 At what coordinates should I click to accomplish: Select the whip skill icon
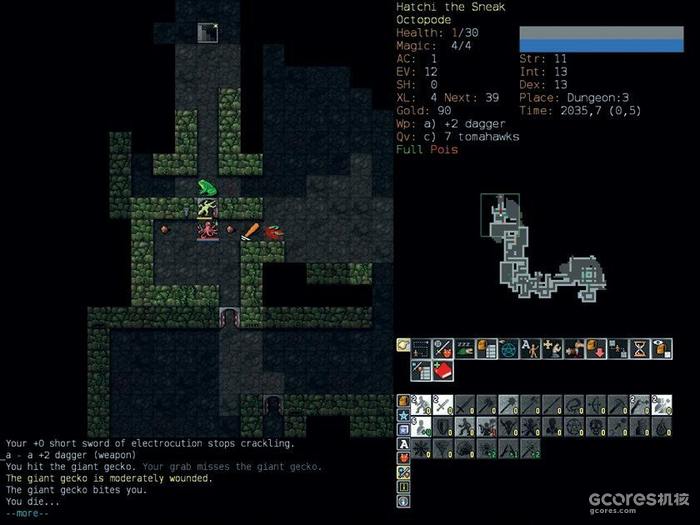click(x=574, y=404)
